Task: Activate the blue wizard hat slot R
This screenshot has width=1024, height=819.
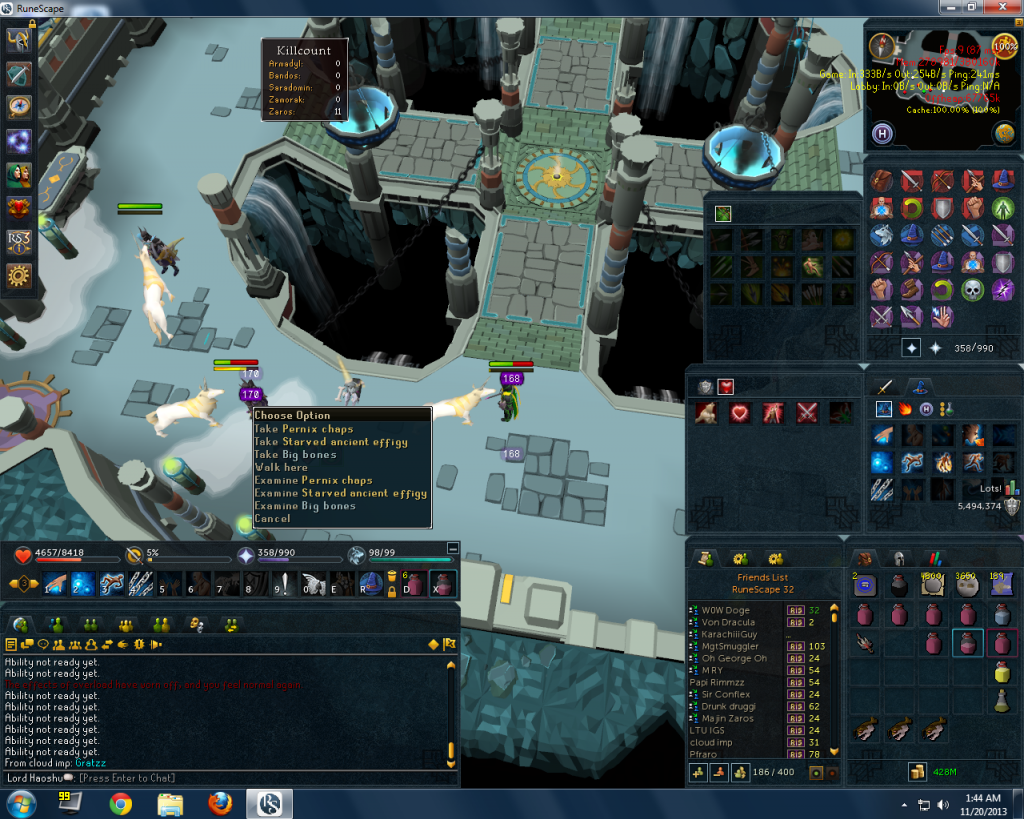Action: point(371,584)
